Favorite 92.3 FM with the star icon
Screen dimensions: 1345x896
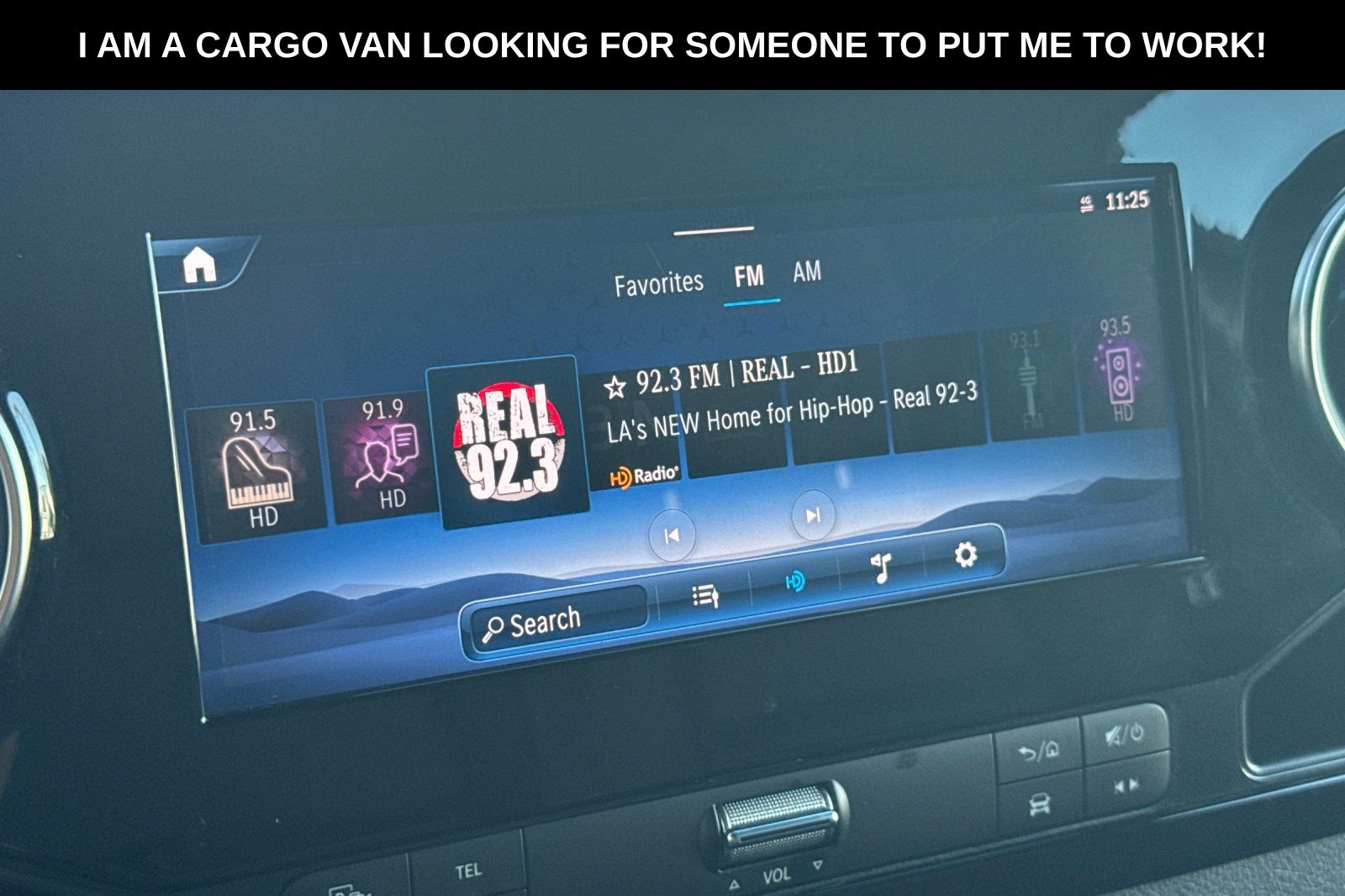tap(616, 387)
